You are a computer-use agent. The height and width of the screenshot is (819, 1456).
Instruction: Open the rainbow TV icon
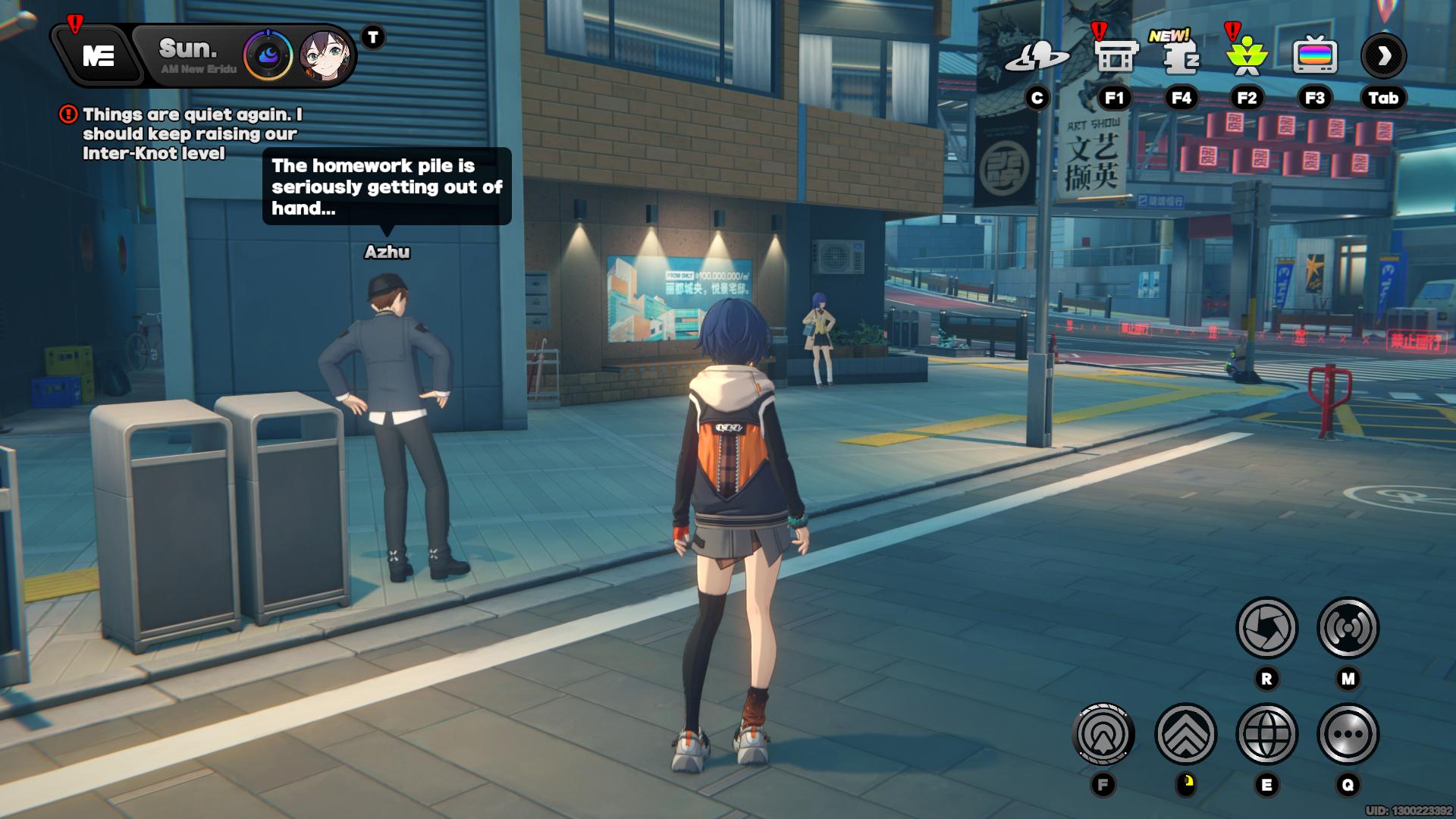tap(1314, 56)
